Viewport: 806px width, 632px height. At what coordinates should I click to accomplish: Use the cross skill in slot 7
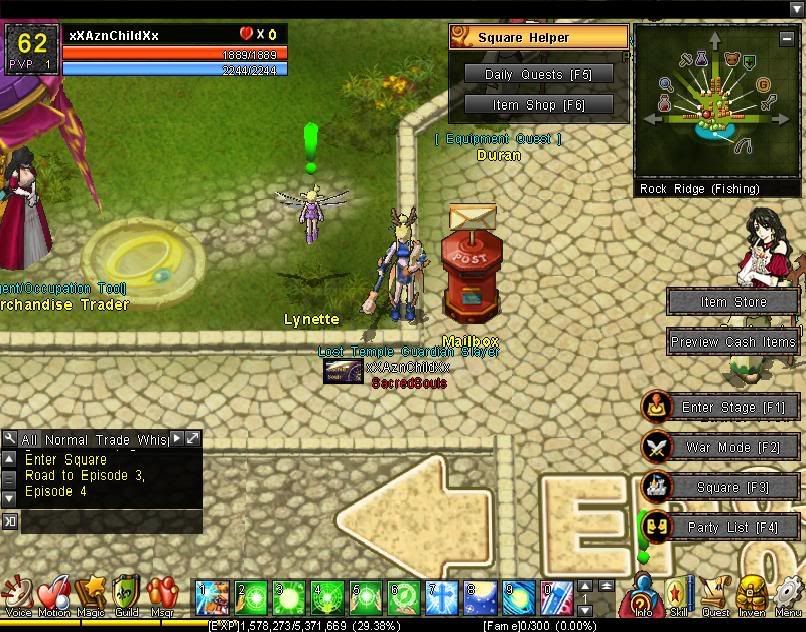tap(441, 597)
